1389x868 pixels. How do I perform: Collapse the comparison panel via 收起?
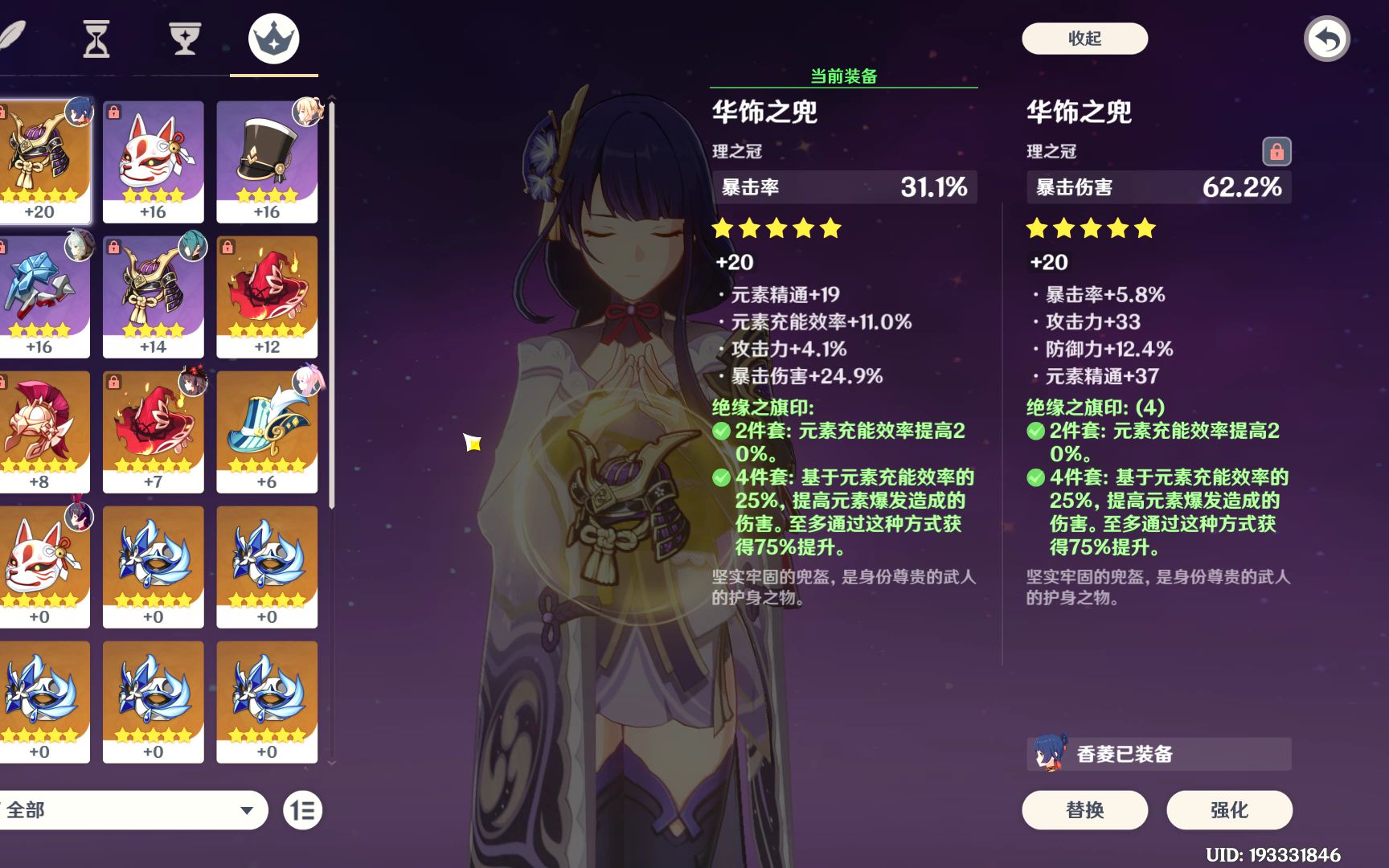tap(1084, 39)
